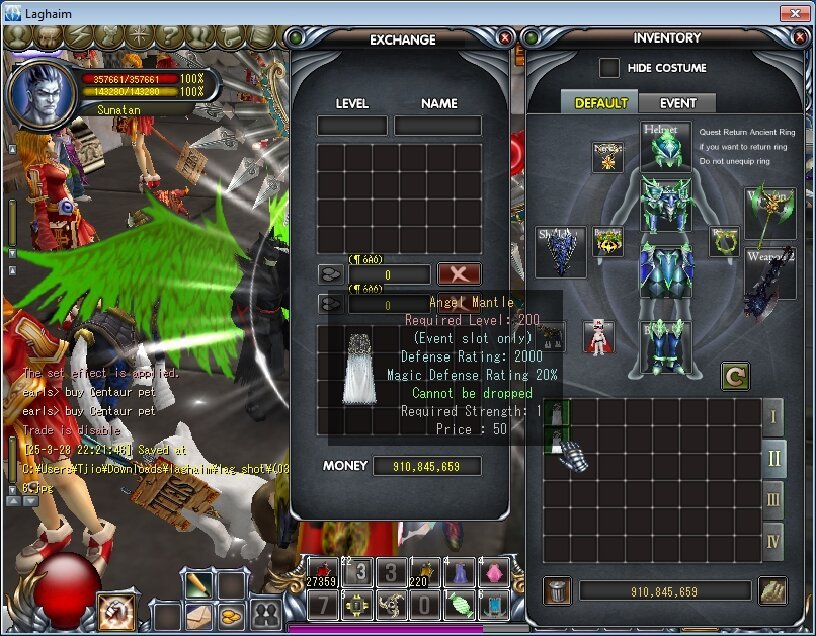816x636 pixels.
Task: Click the gold coins icon
Action: tap(231, 615)
